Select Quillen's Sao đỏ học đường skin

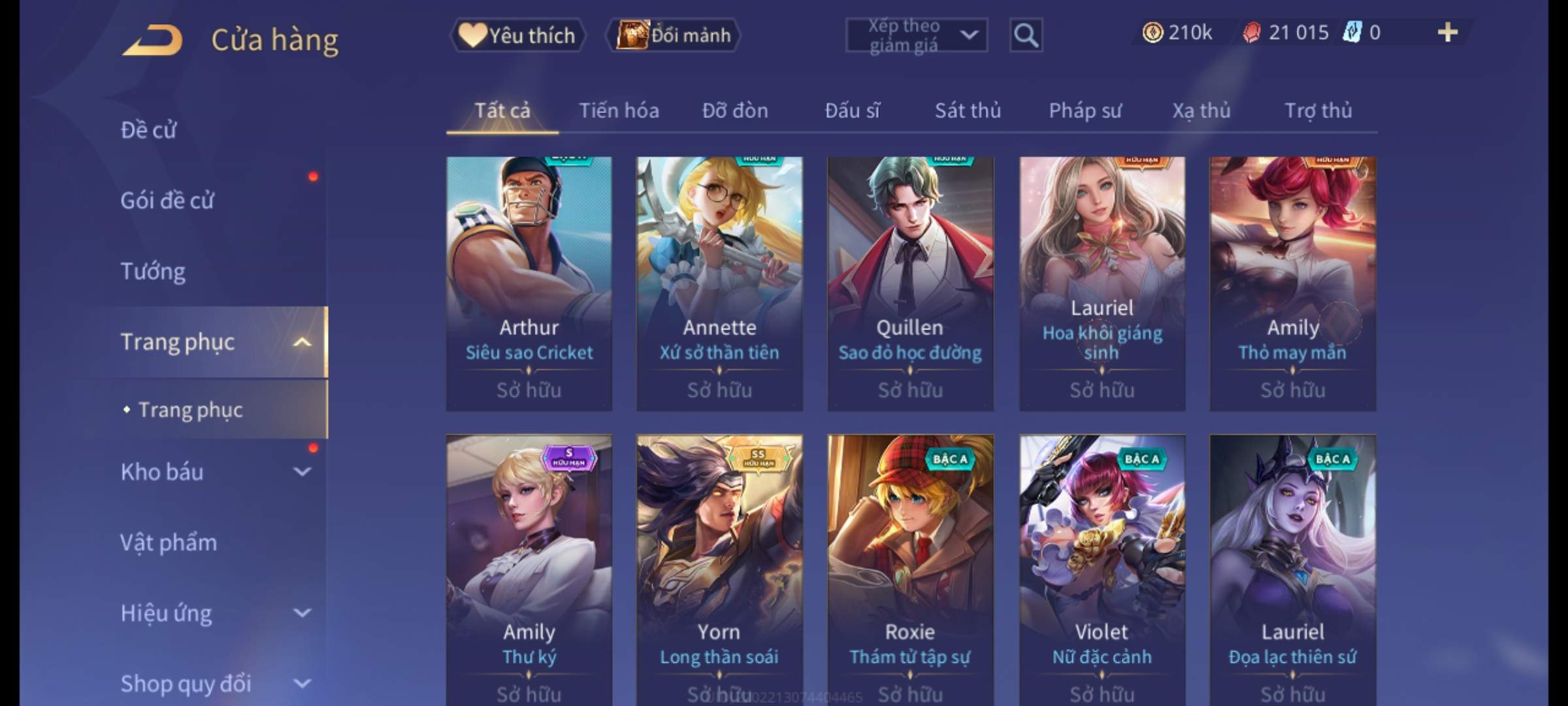click(x=910, y=282)
